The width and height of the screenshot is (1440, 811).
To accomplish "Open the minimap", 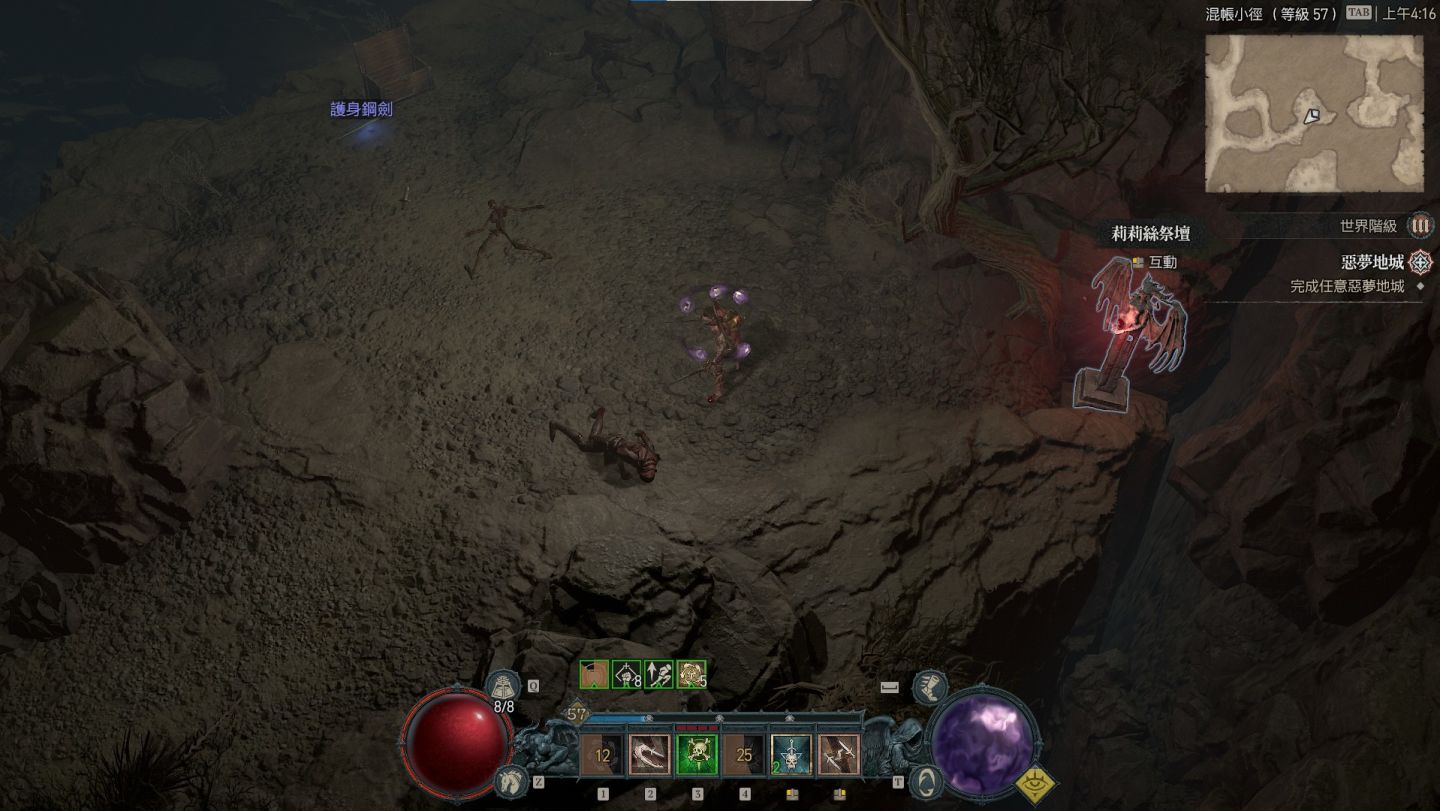I will [1314, 114].
